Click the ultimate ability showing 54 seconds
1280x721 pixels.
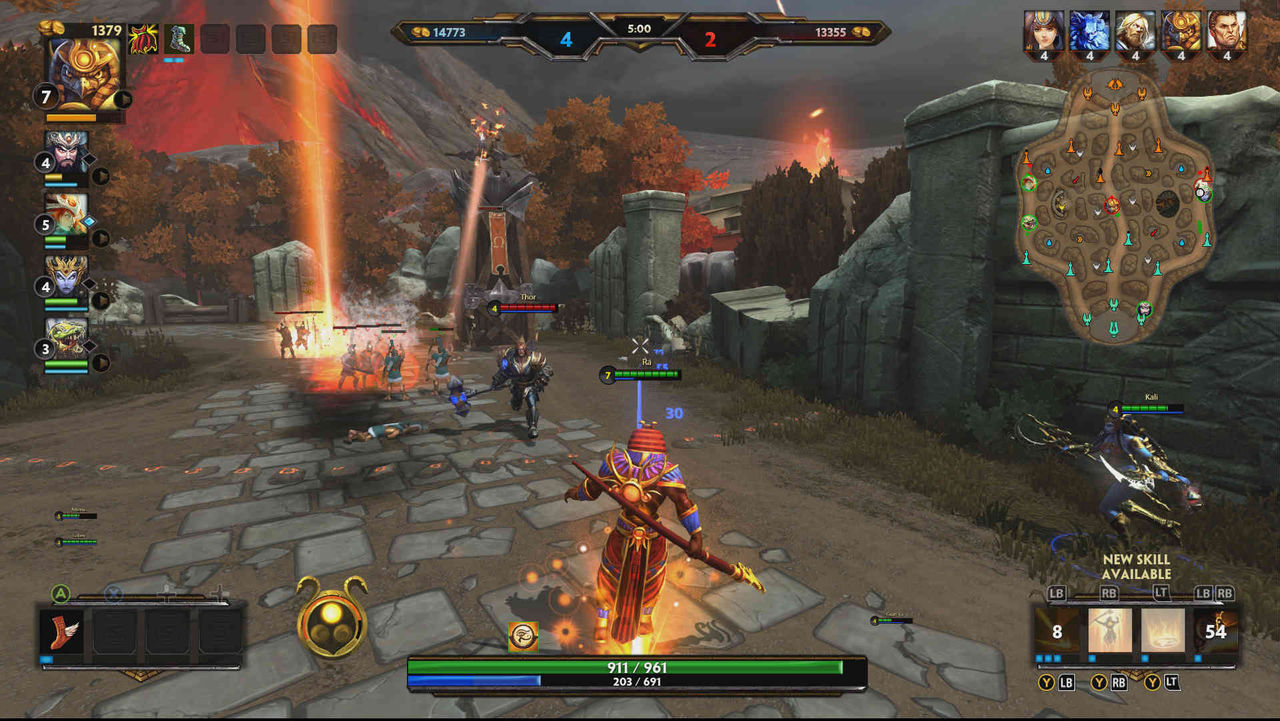(1216, 631)
